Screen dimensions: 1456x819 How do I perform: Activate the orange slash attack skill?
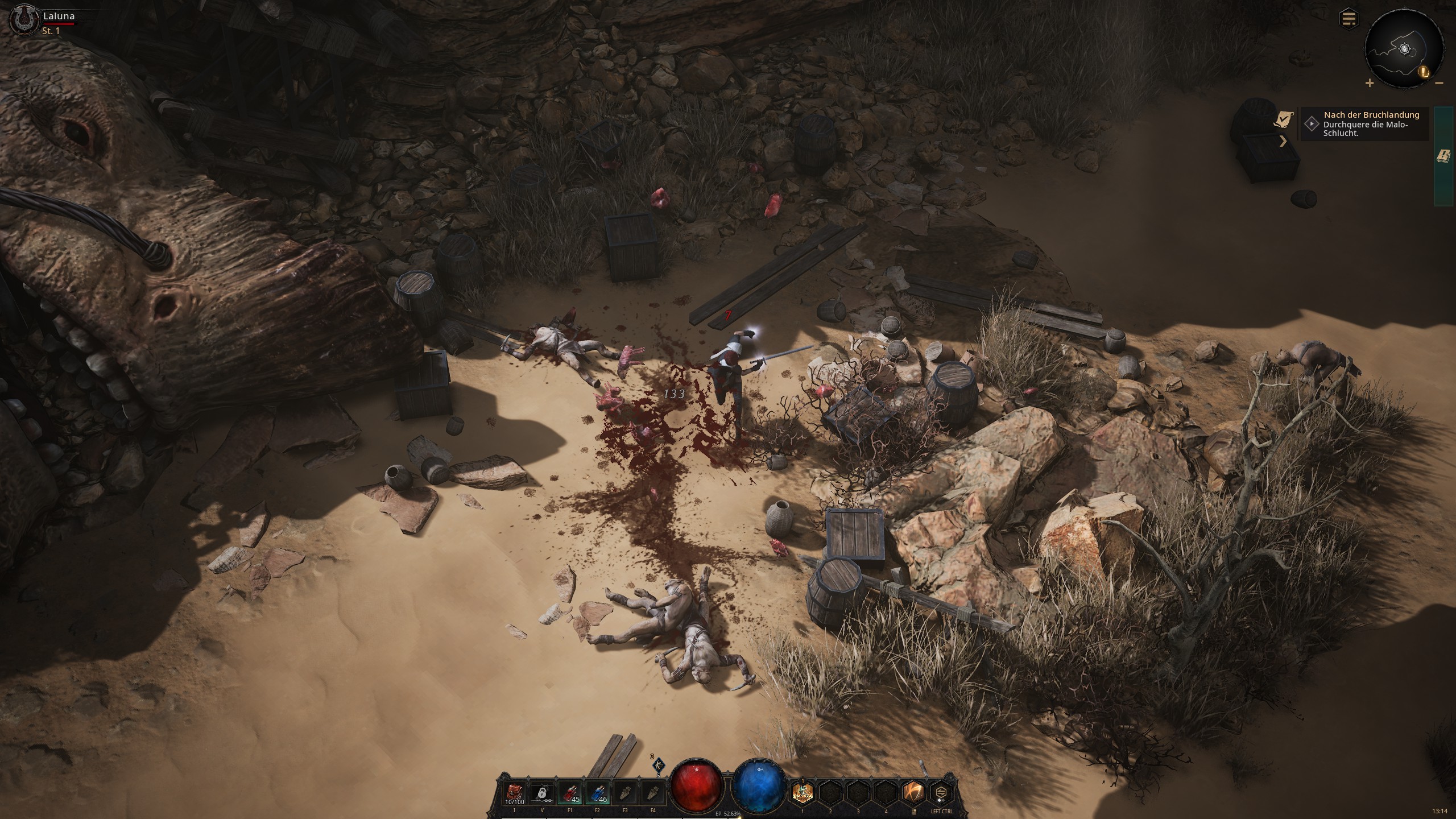click(x=914, y=793)
